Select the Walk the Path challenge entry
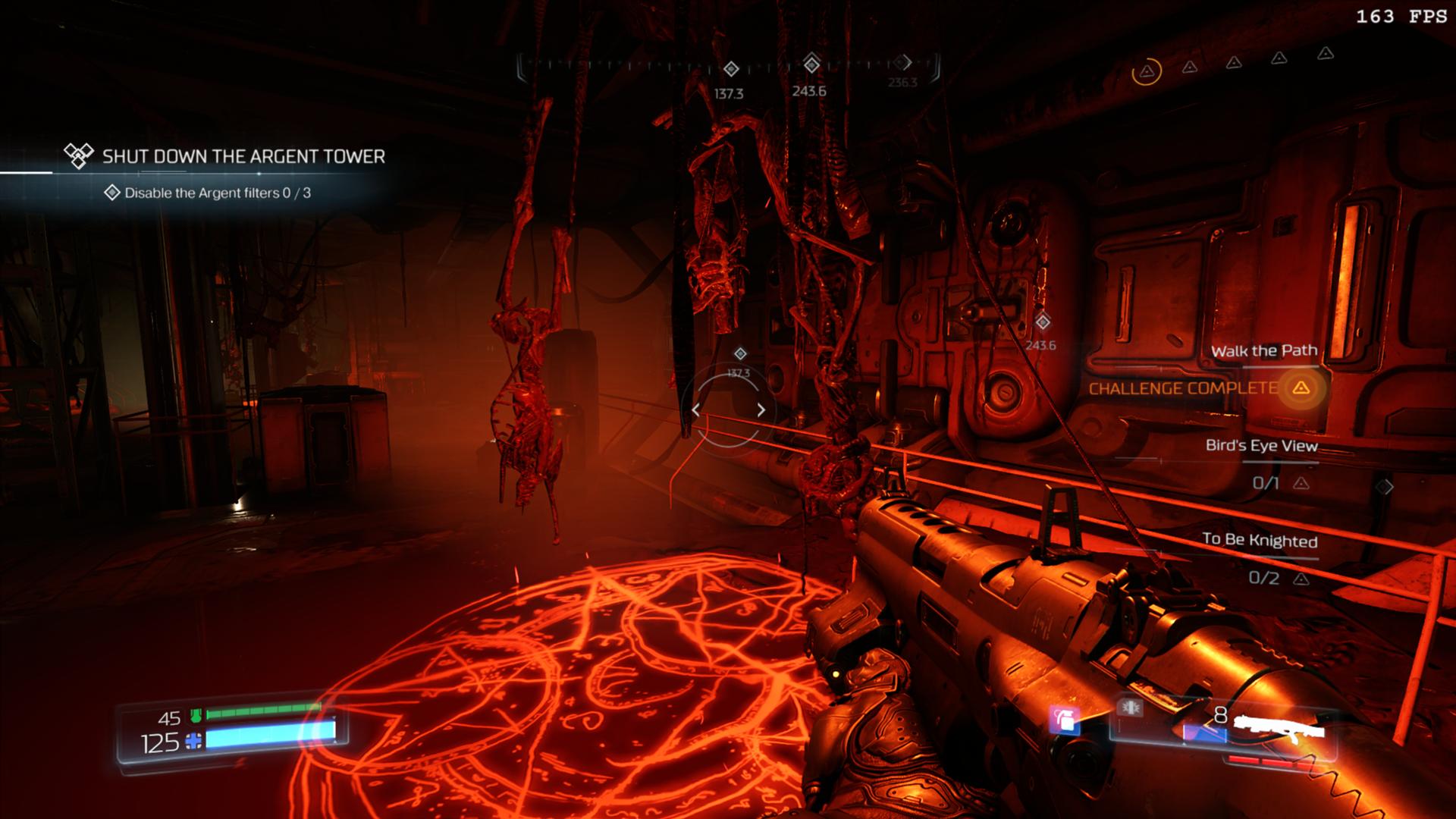1456x819 pixels. click(x=1263, y=350)
